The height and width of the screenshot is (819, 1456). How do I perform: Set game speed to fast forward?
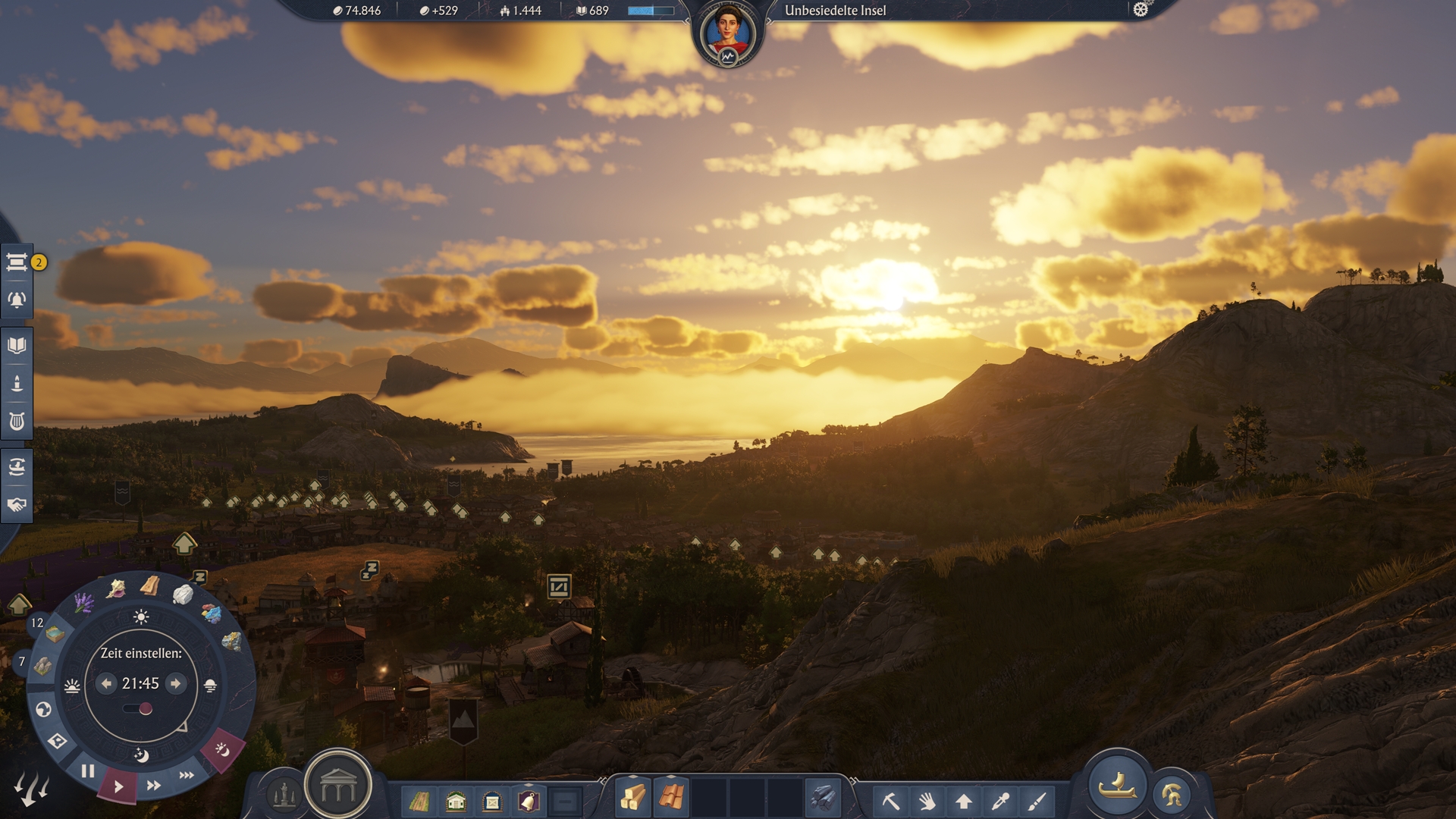pos(153,786)
